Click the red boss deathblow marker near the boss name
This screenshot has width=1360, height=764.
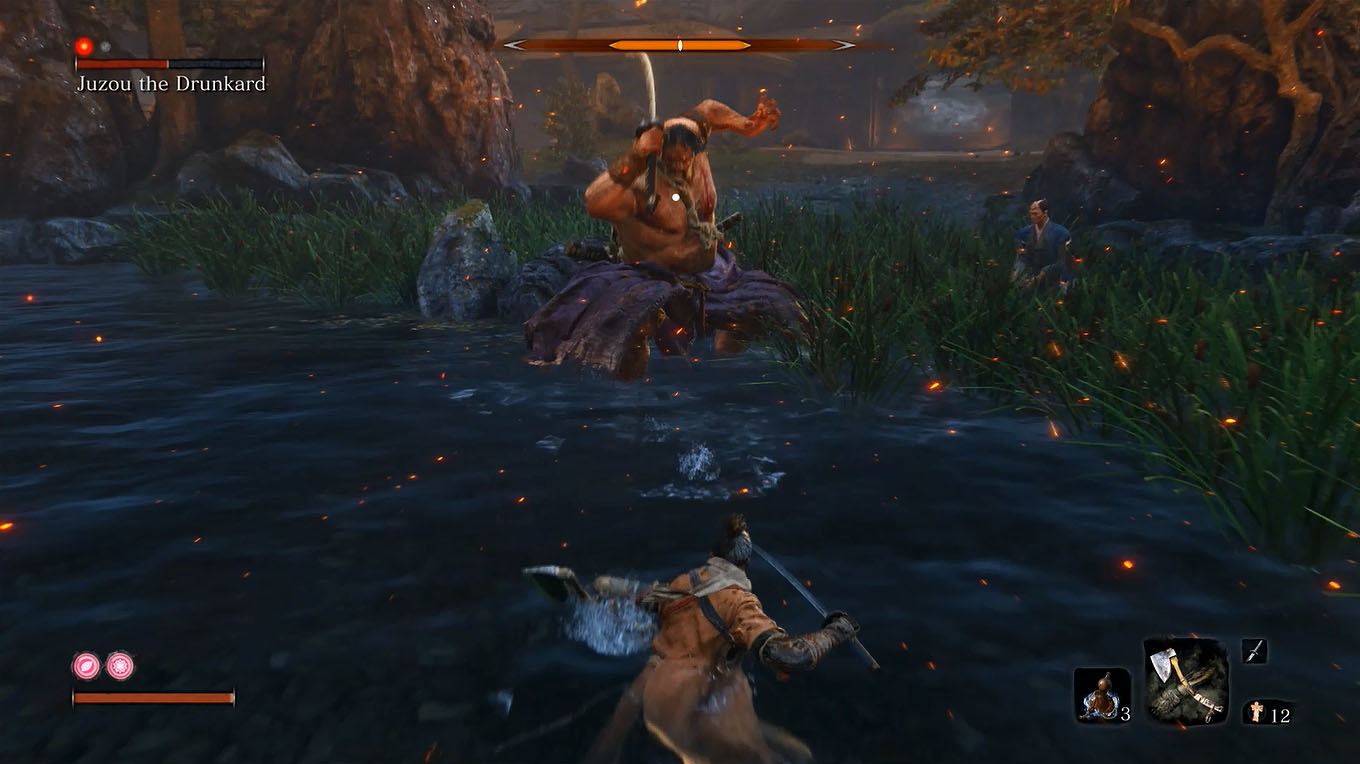coord(83,46)
